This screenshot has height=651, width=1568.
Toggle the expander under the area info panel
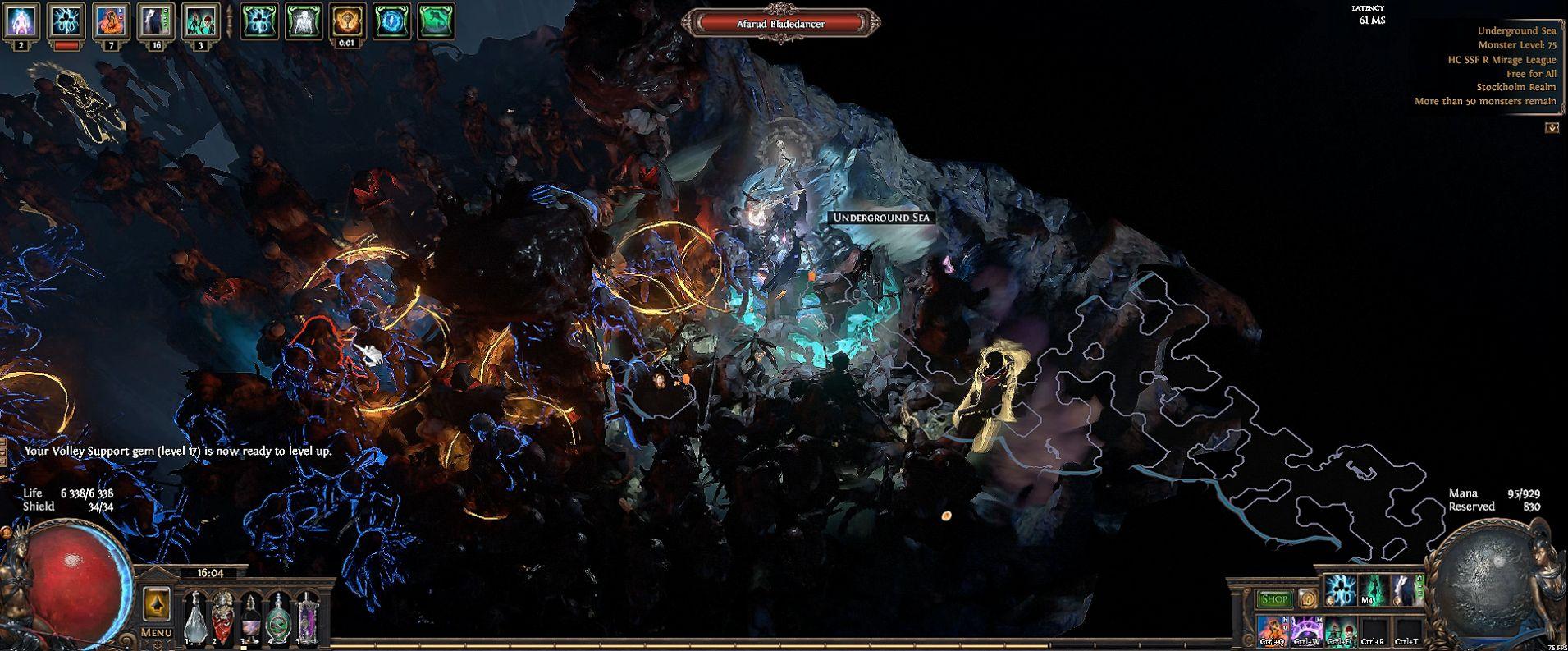(1552, 127)
